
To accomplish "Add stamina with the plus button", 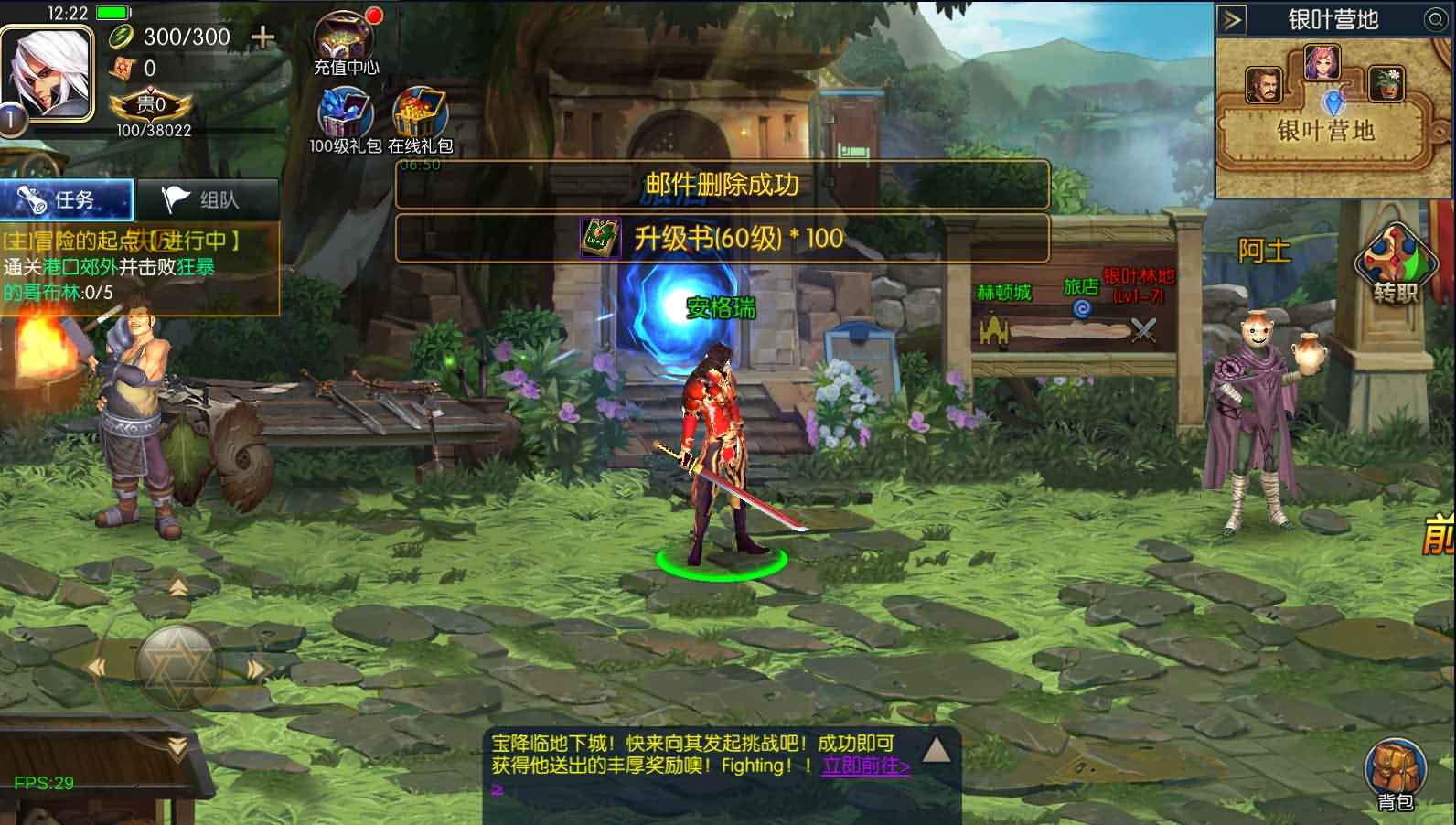I will point(262,37).
